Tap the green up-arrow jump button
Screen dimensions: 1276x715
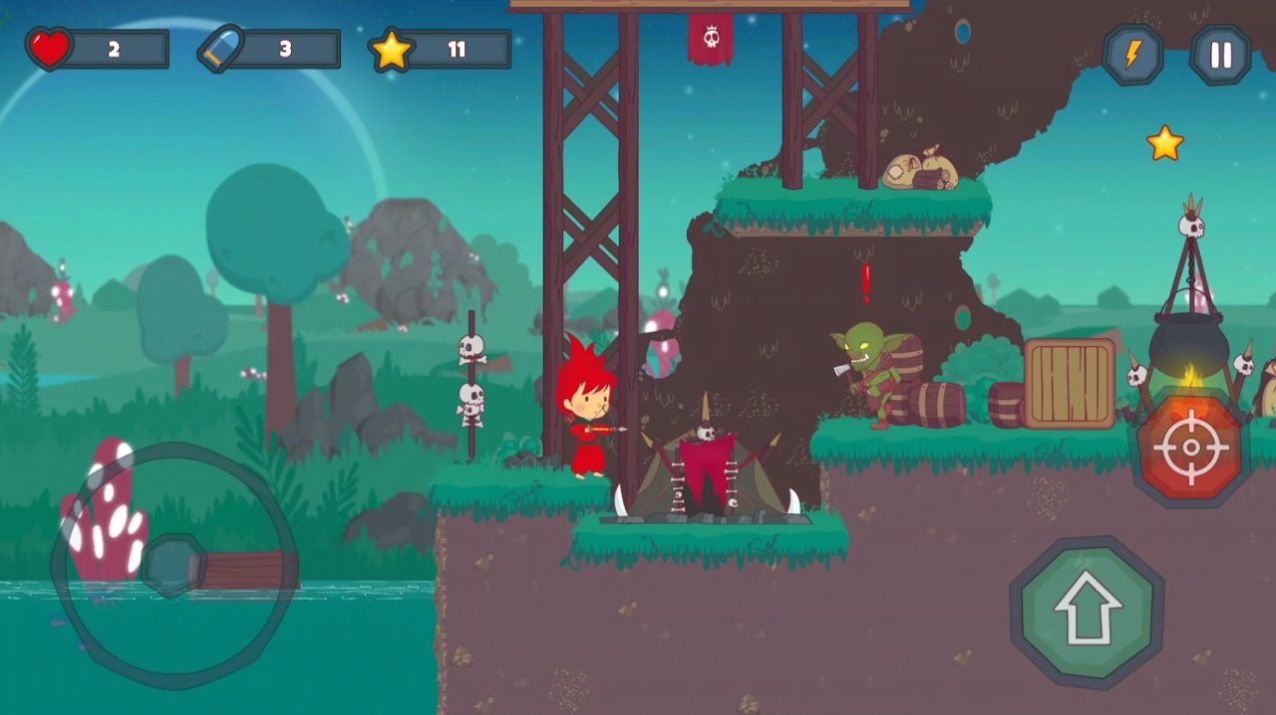(1088, 609)
